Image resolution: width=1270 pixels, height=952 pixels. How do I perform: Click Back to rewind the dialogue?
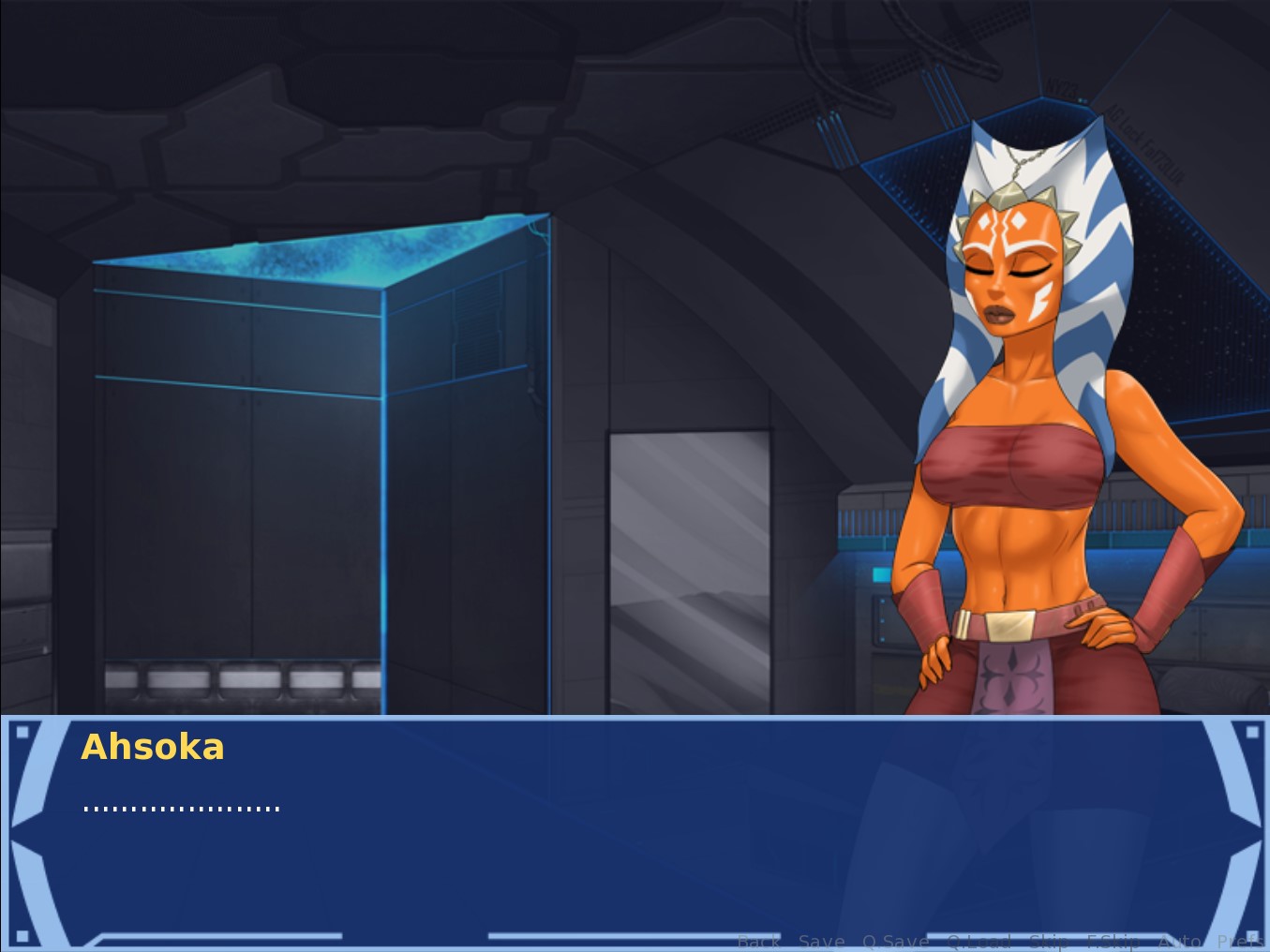(759, 941)
